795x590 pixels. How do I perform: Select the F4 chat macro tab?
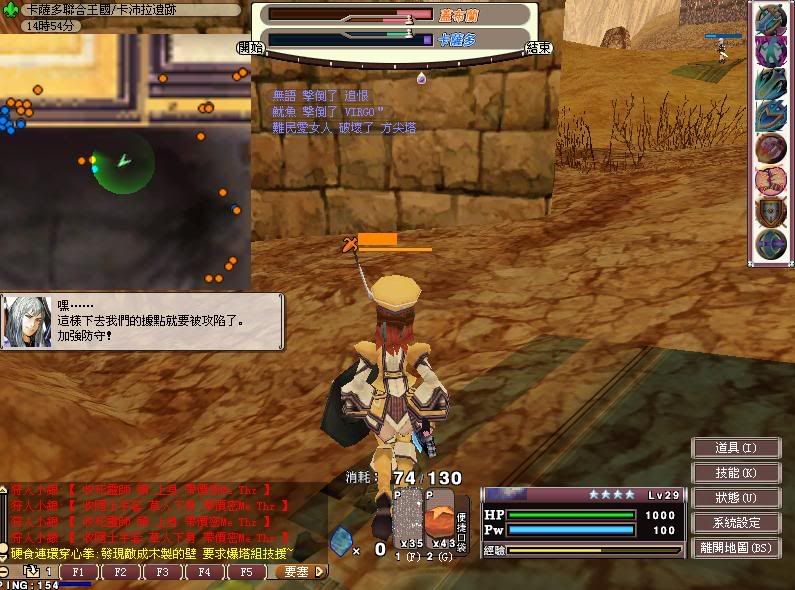pos(205,572)
